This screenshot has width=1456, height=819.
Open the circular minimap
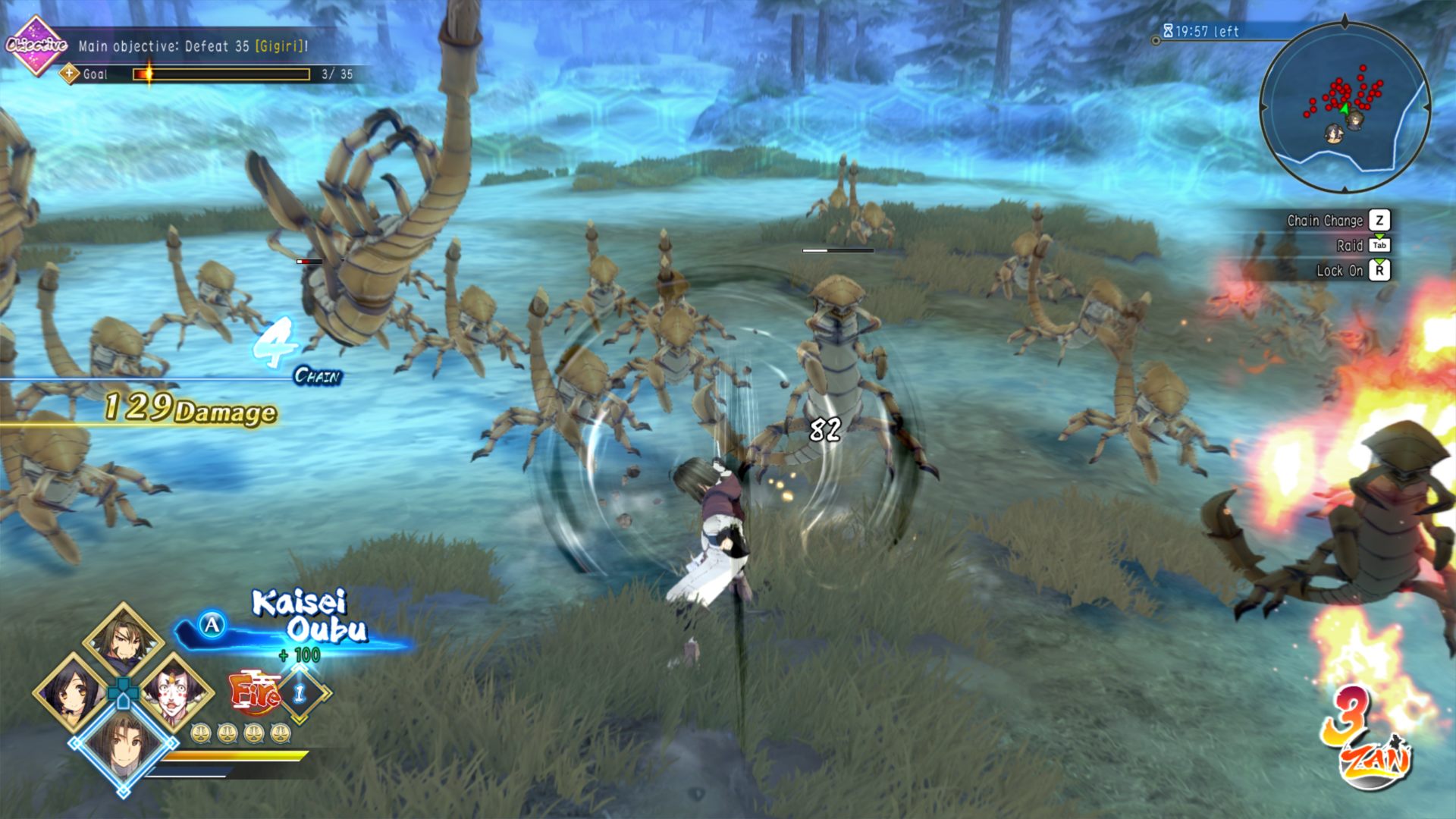[1345, 108]
